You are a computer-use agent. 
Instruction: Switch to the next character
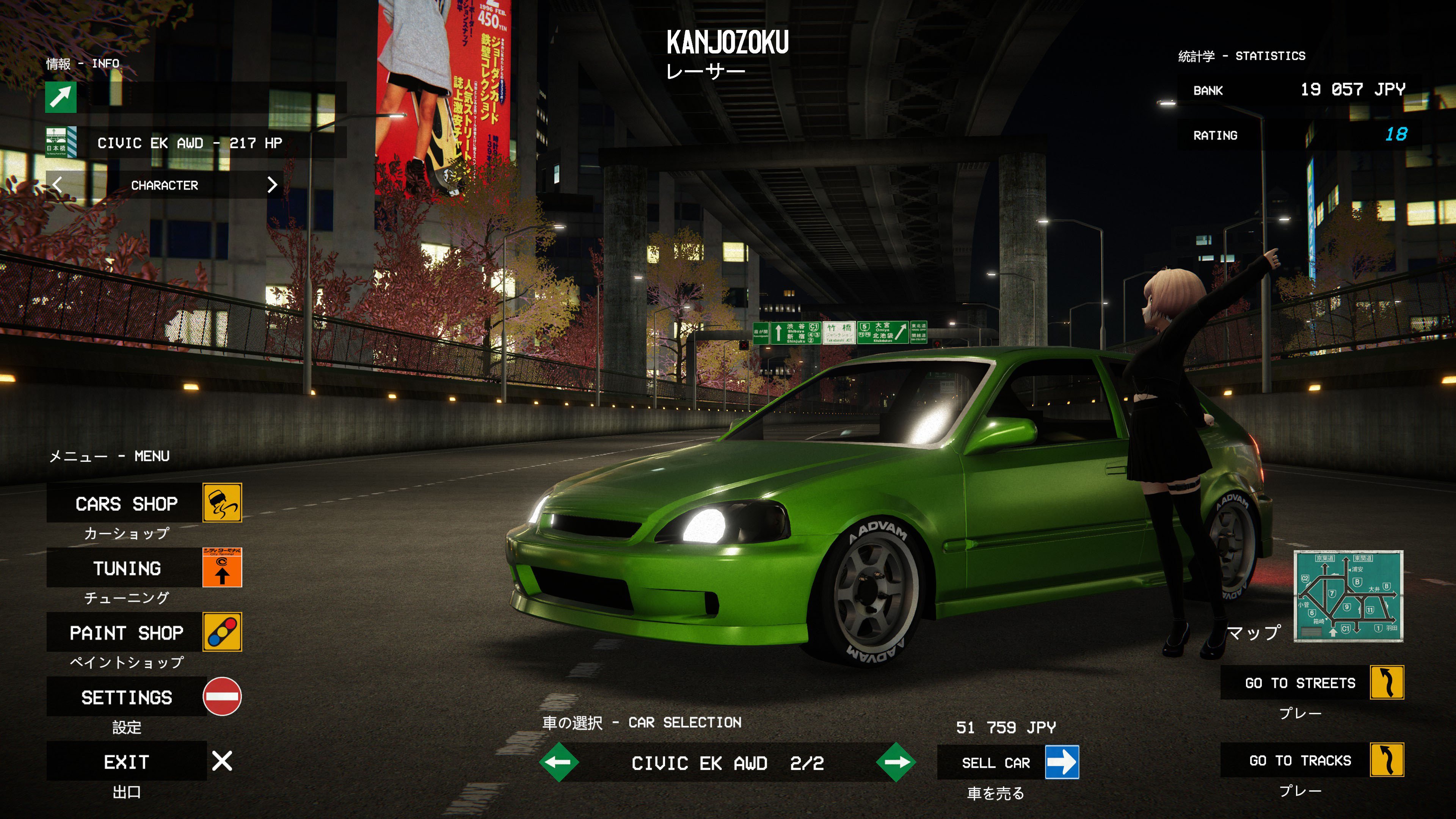point(273,185)
